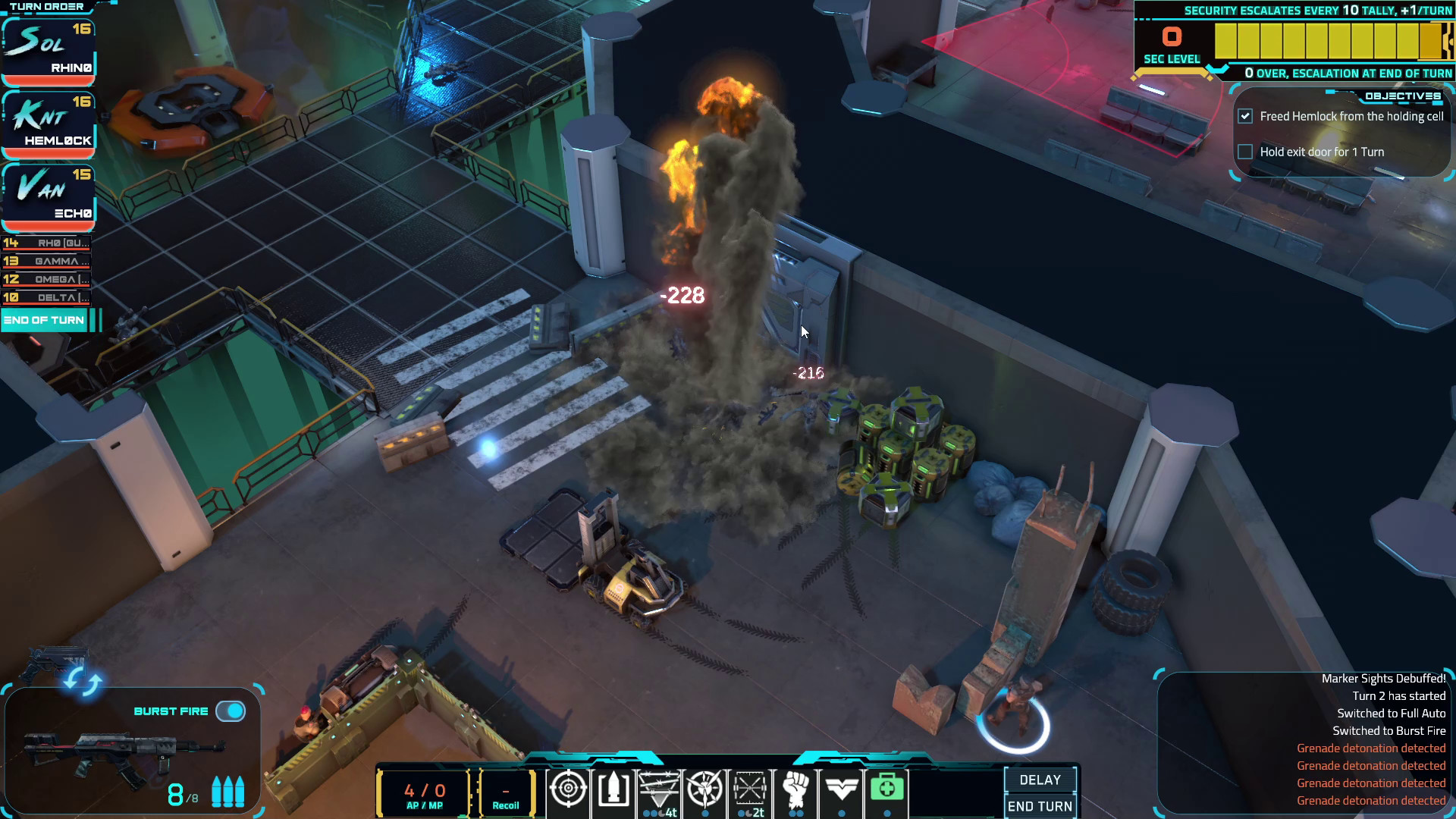Toggle Burst Fire mode off
Screen dimensions: 1456x819
(x=231, y=711)
